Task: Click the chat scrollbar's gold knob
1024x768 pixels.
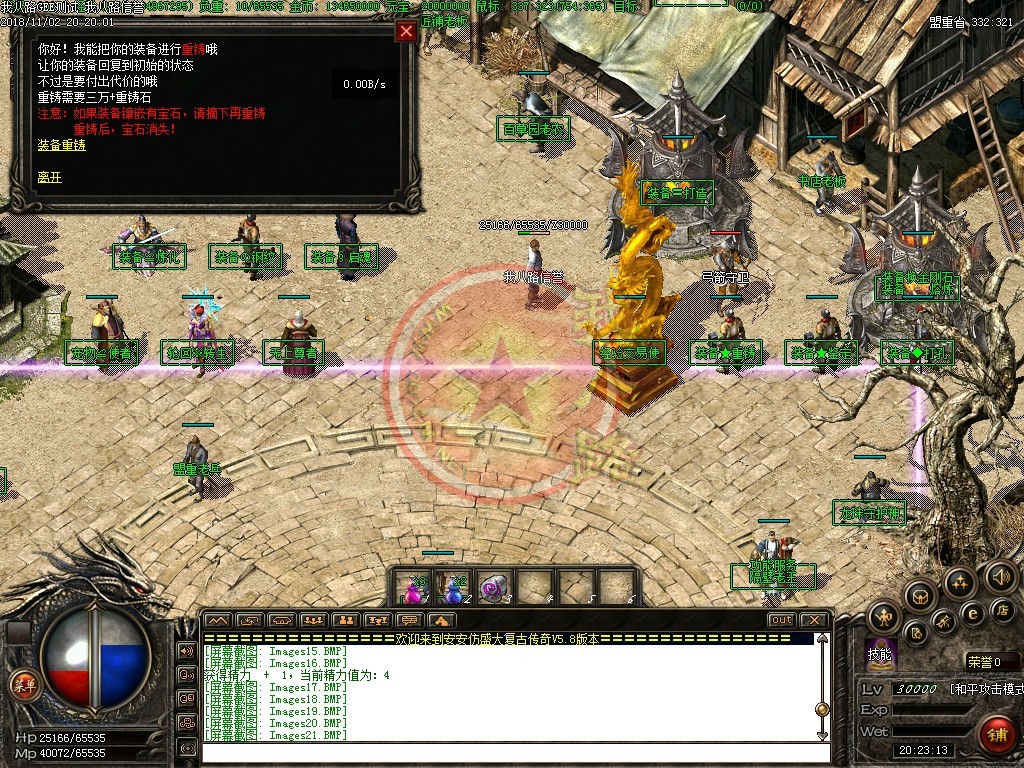Action: (822, 709)
